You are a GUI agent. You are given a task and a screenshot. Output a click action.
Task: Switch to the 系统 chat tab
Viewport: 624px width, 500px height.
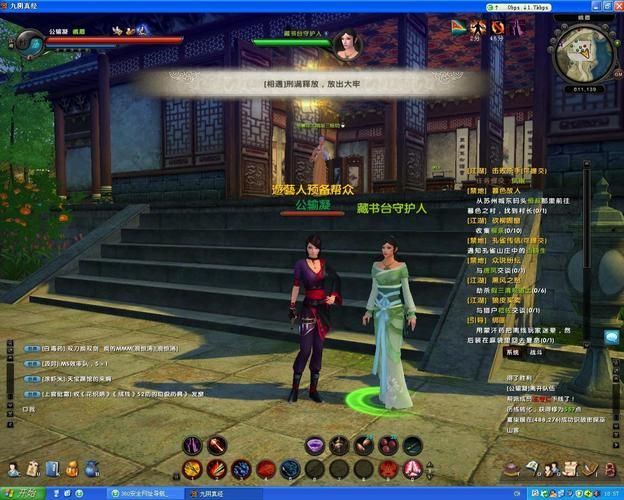click(512, 353)
